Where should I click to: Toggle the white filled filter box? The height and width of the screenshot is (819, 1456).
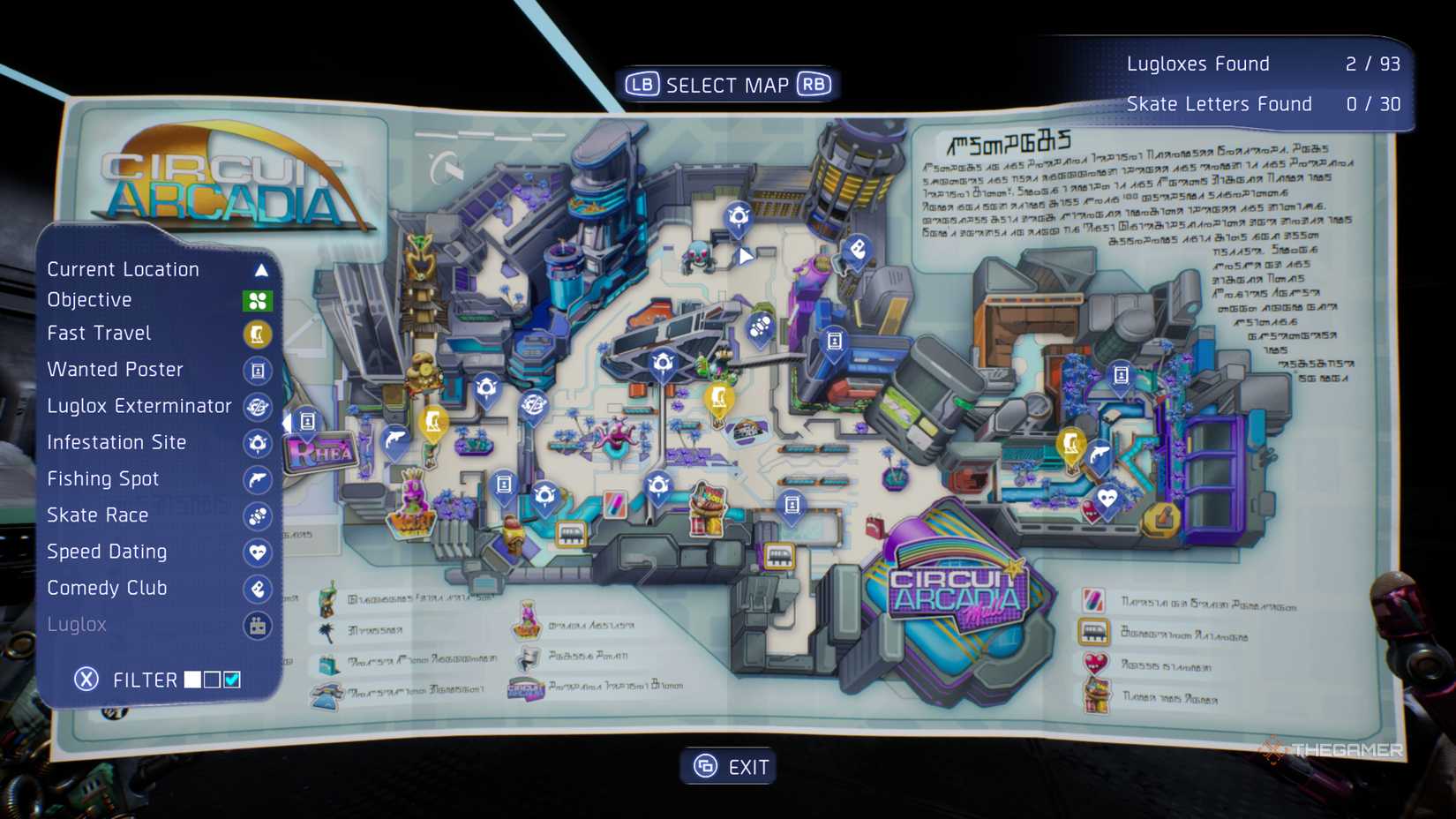(192, 679)
